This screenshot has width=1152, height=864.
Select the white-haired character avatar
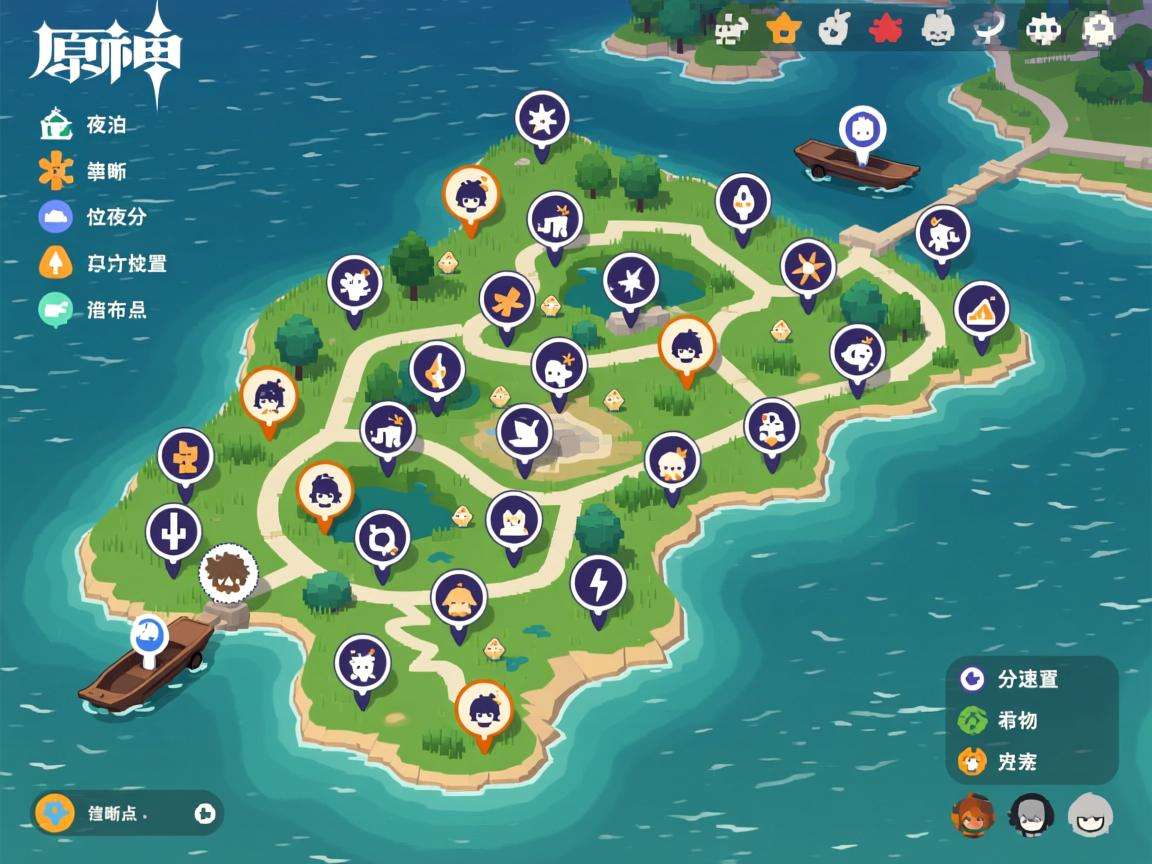[x=1089, y=815]
